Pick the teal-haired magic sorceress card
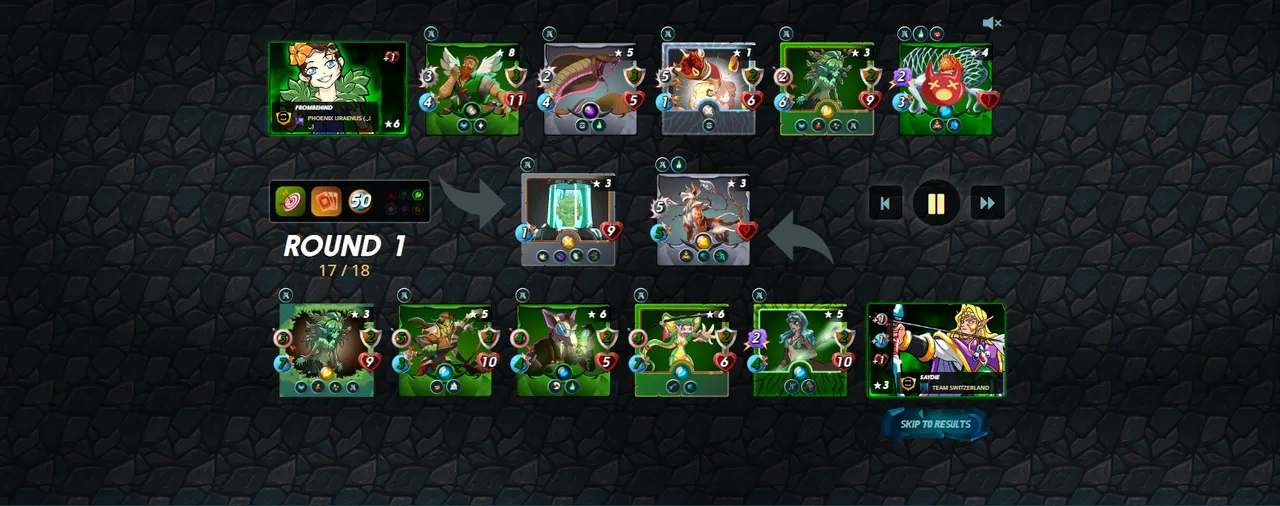Image resolution: width=1280 pixels, height=506 pixels. [800, 350]
